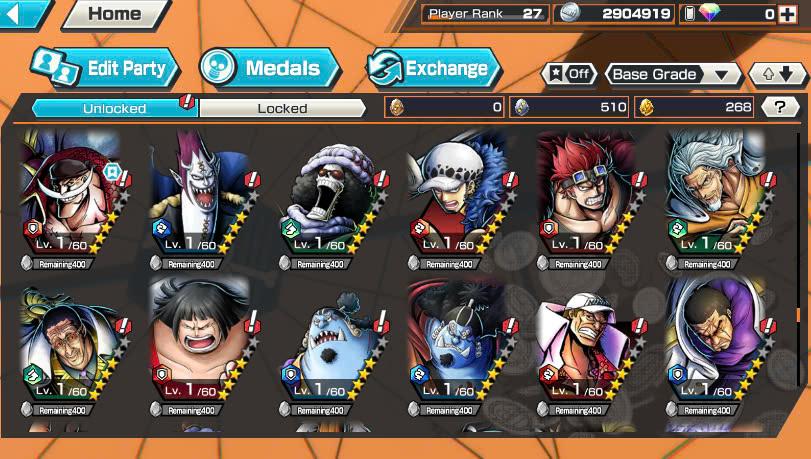811x459 pixels.
Task: Toggle the star favorites filter Off button
Action: tap(568, 75)
